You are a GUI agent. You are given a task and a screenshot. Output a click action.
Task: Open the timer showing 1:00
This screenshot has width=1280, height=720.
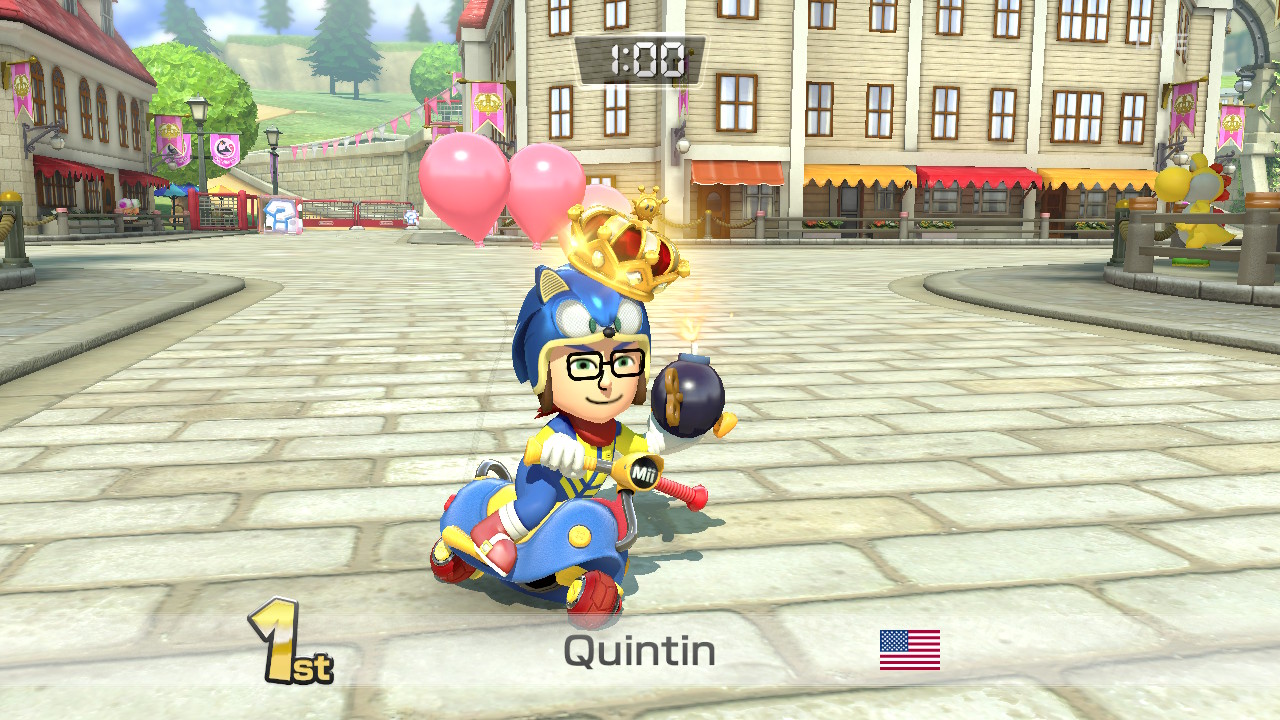(640, 57)
